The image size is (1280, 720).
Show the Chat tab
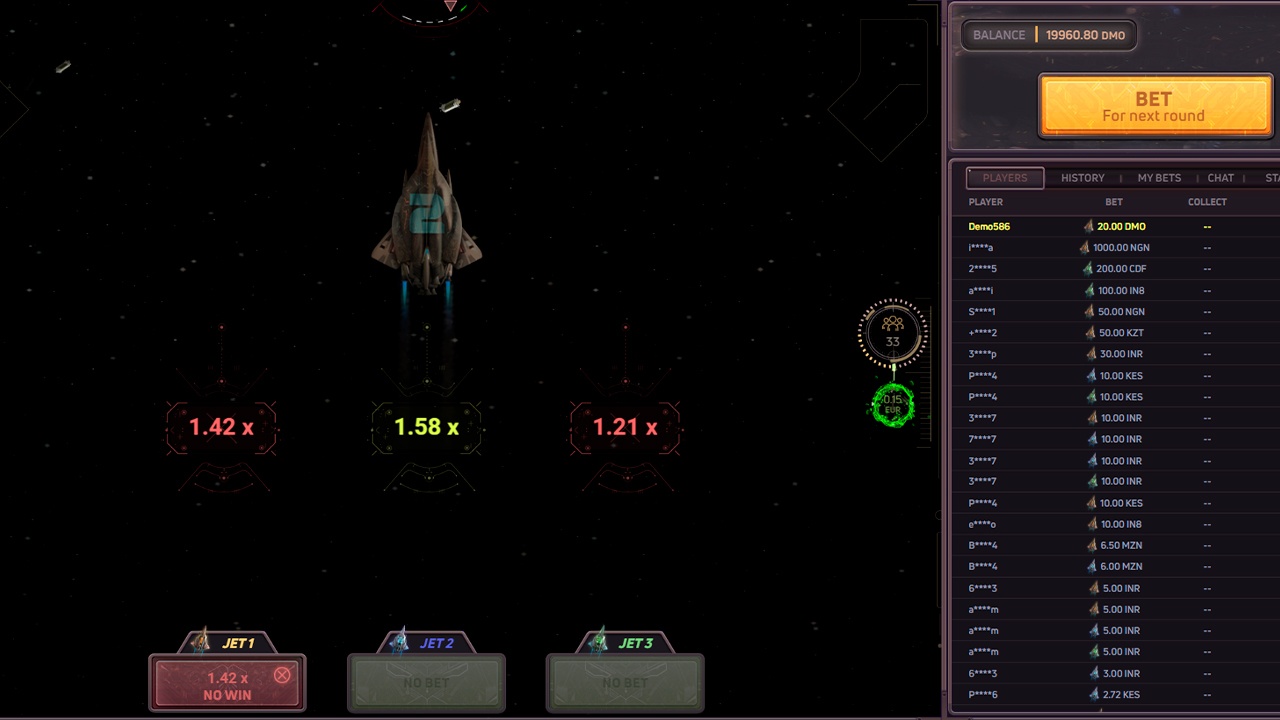[x=1220, y=178]
